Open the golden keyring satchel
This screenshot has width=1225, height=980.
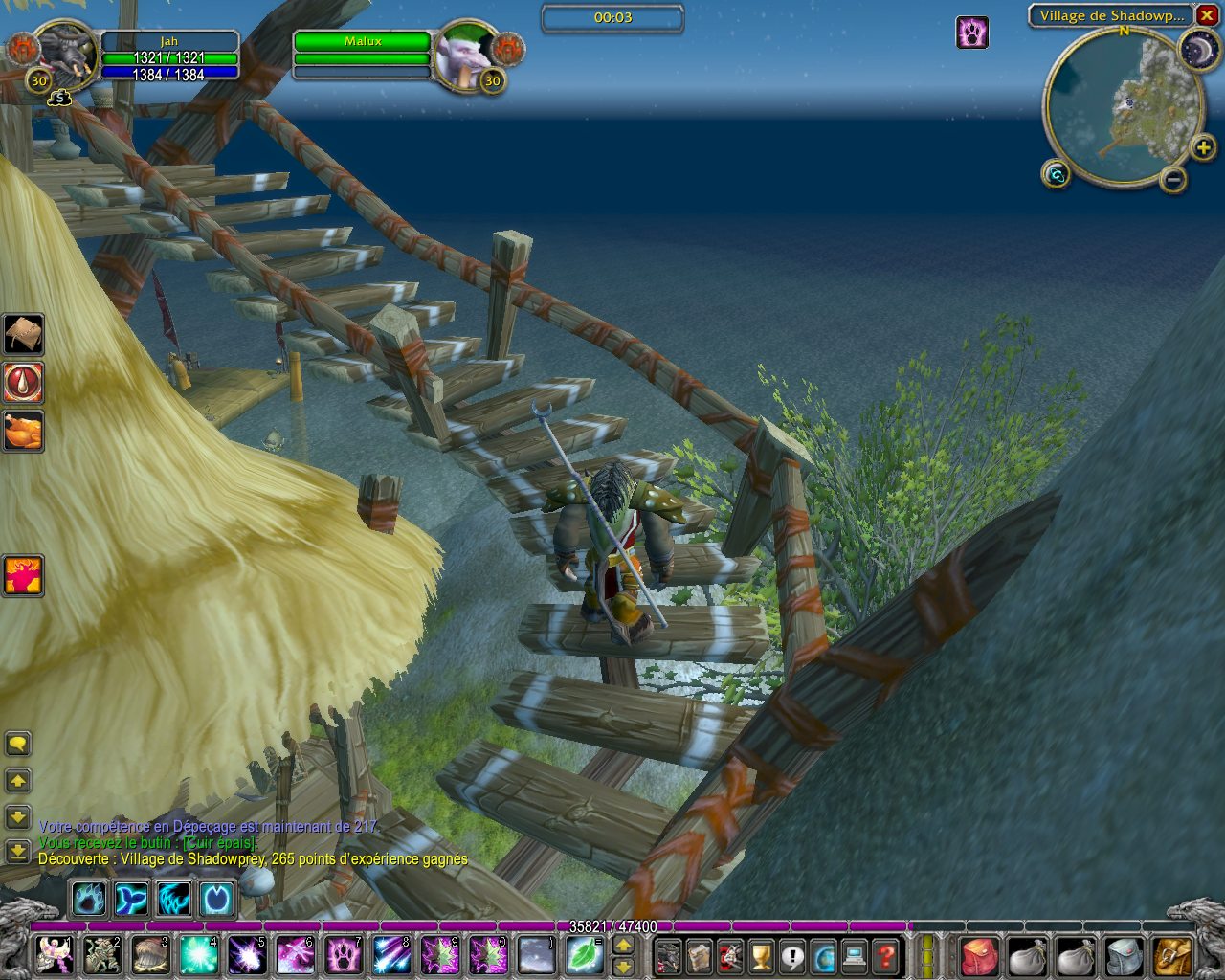(x=1173, y=955)
